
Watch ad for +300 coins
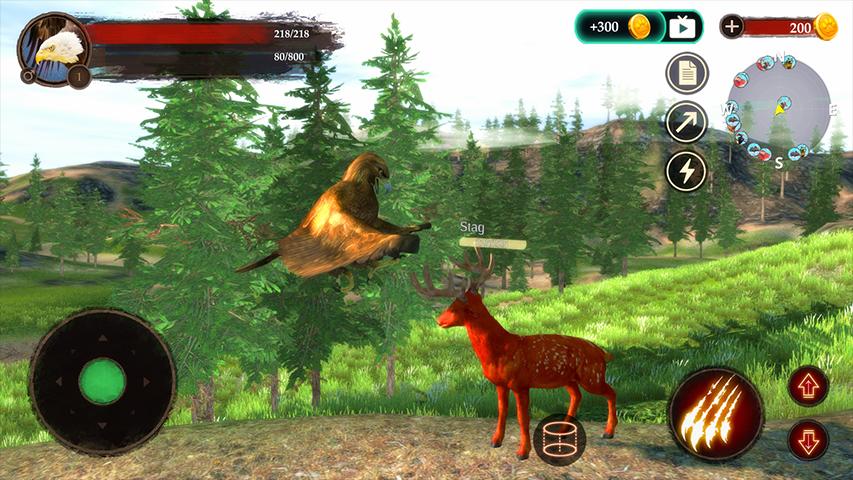639,27
